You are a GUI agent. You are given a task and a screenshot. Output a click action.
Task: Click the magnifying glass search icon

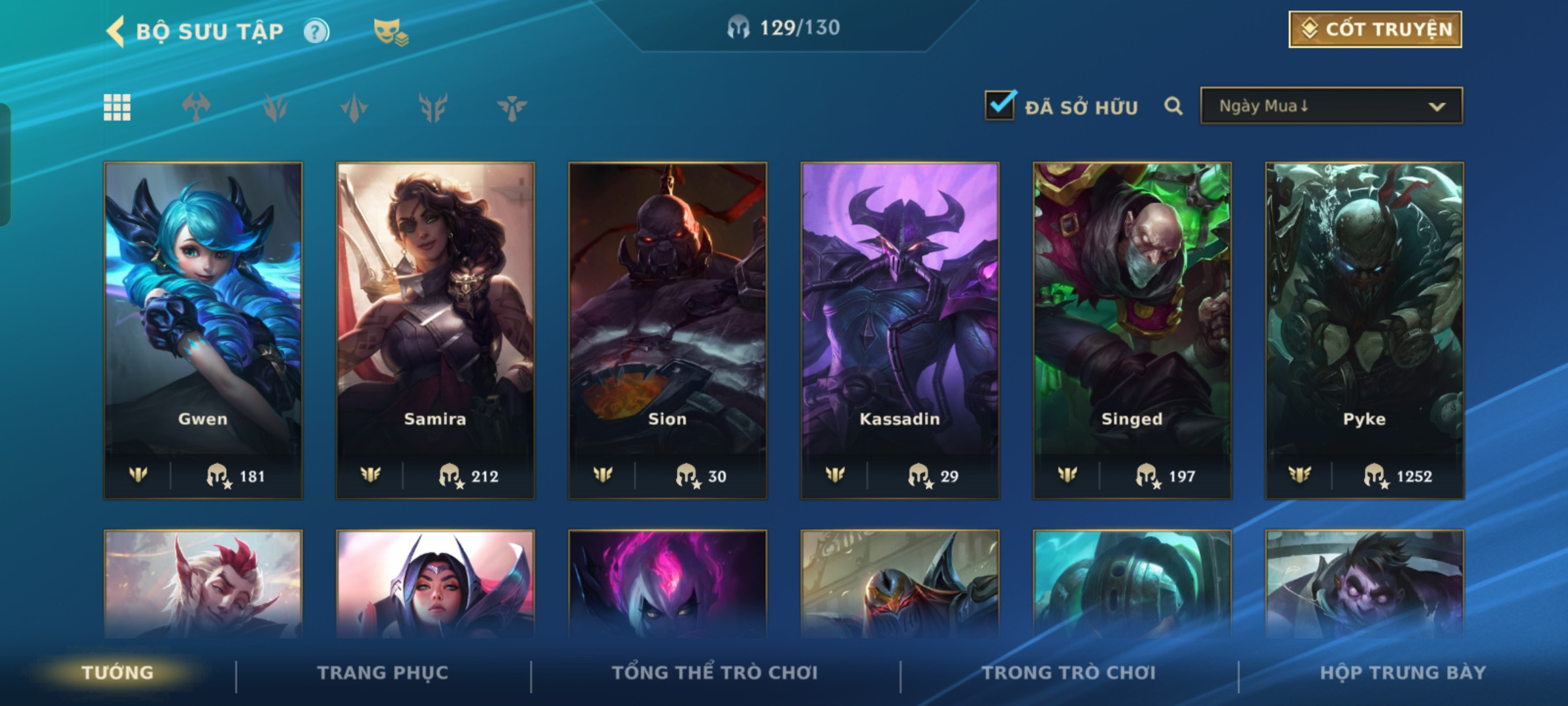[x=1173, y=106]
